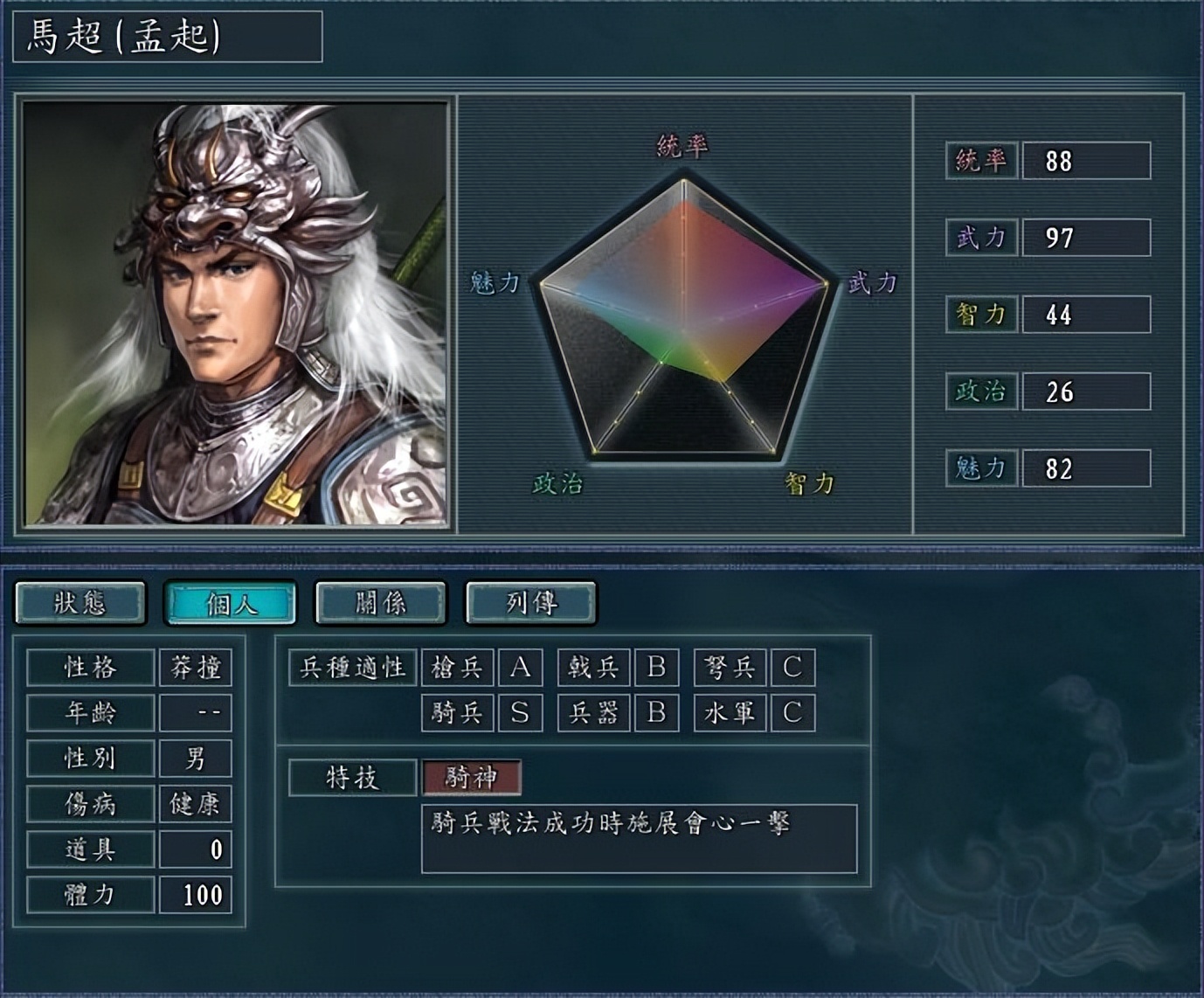Click the 戟兵 B halberd aptitude rank
This screenshot has width=1204, height=998.
pos(656,667)
